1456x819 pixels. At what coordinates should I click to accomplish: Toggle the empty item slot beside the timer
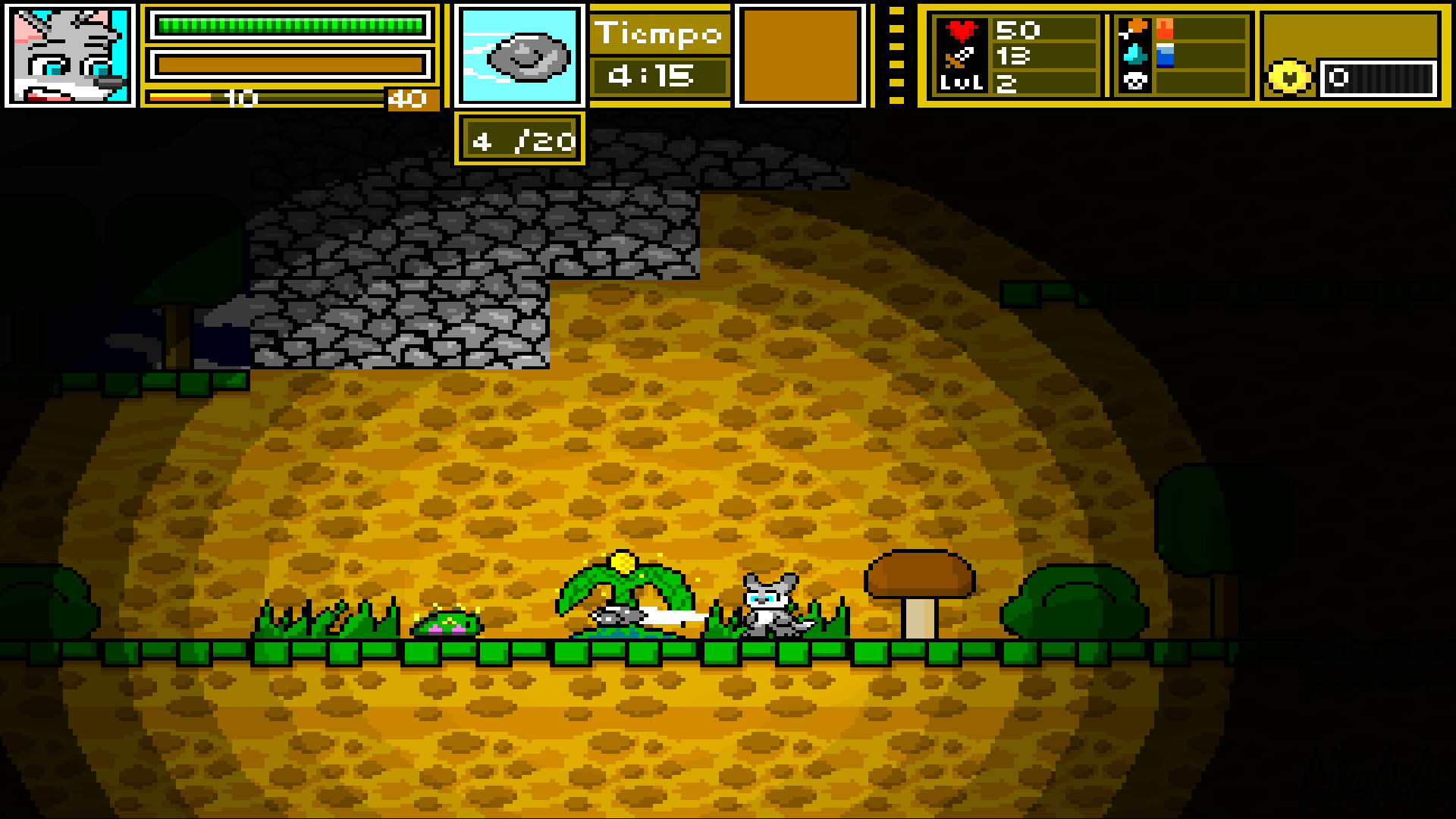point(799,55)
